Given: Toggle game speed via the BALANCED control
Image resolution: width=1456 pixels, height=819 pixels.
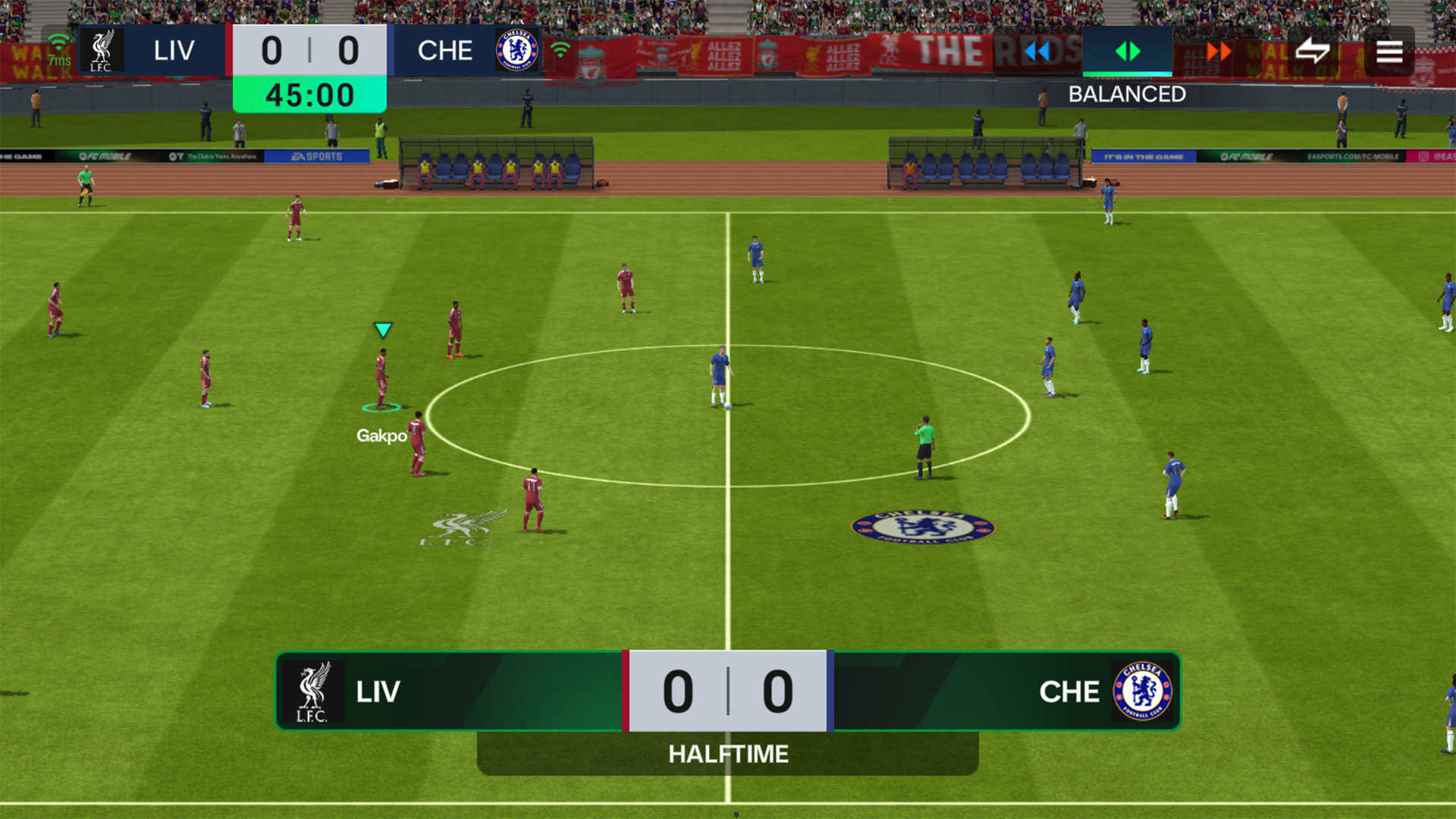Looking at the screenshot, I should pyautogui.click(x=1127, y=94).
